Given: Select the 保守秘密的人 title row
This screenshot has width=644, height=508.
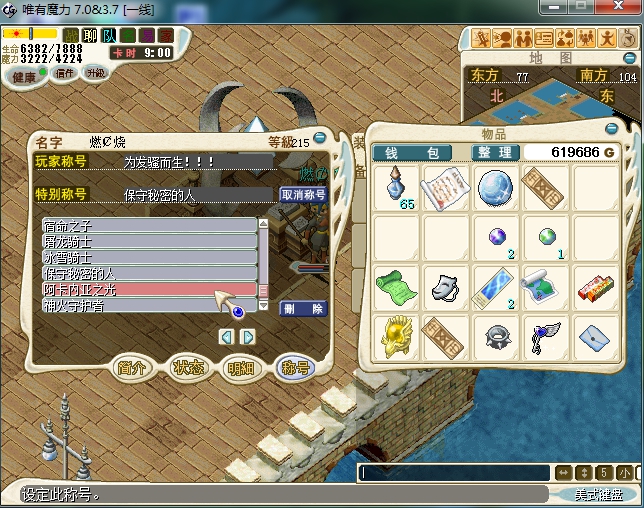Looking at the screenshot, I should [149, 273].
